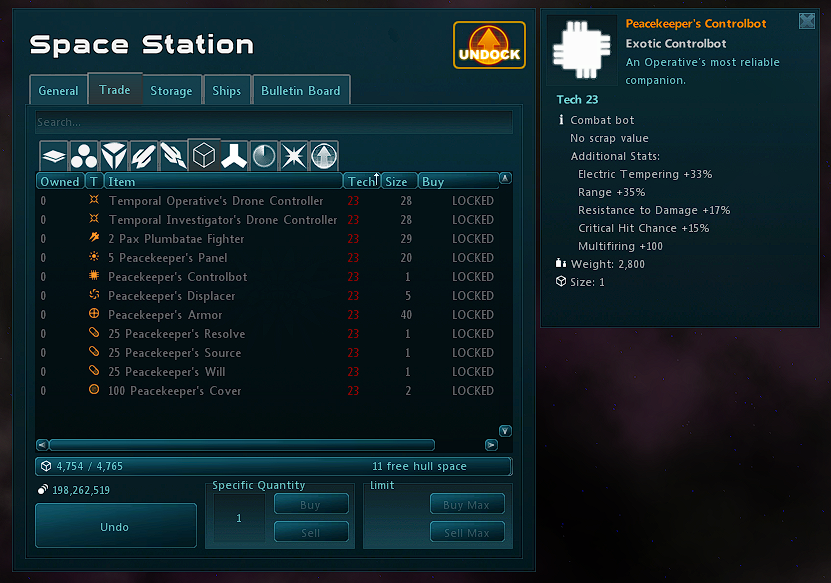Image resolution: width=831 pixels, height=583 pixels.
Task: Switch to the General tab
Action: 58,90
